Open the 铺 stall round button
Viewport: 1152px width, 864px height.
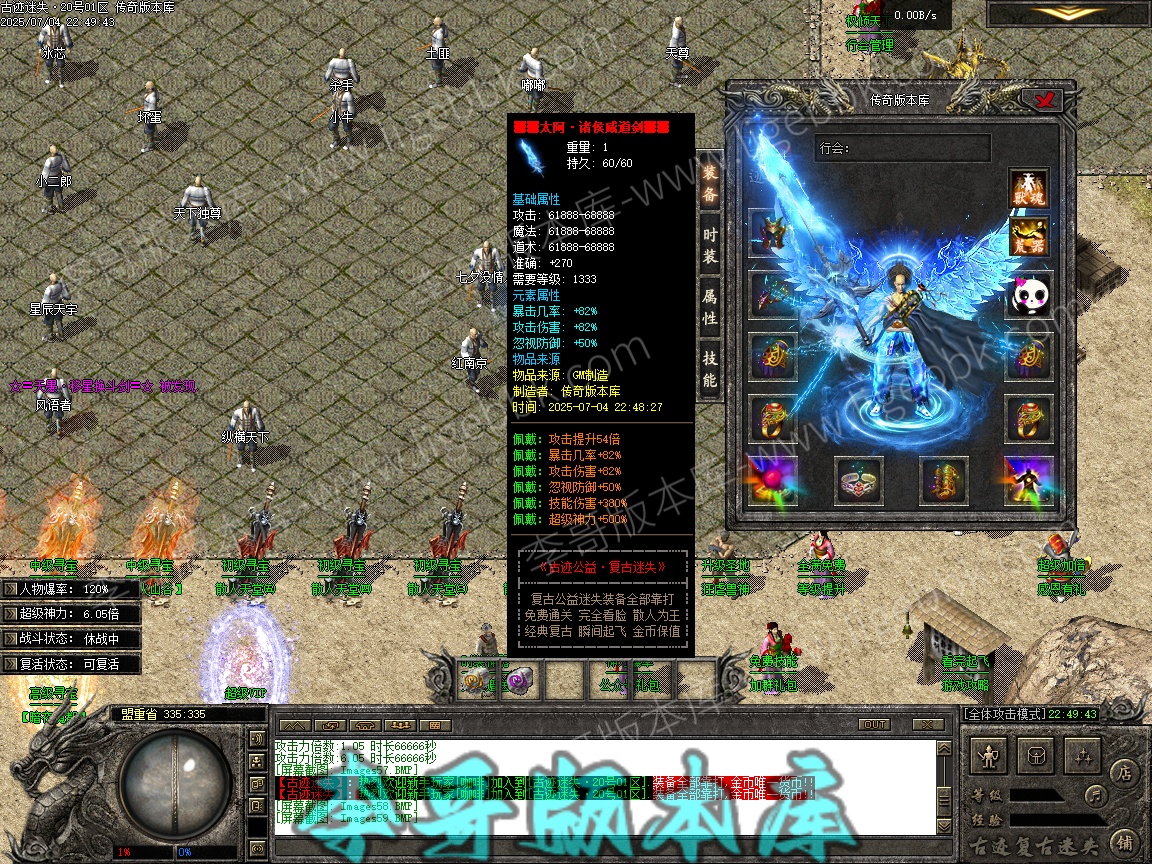click(1124, 842)
